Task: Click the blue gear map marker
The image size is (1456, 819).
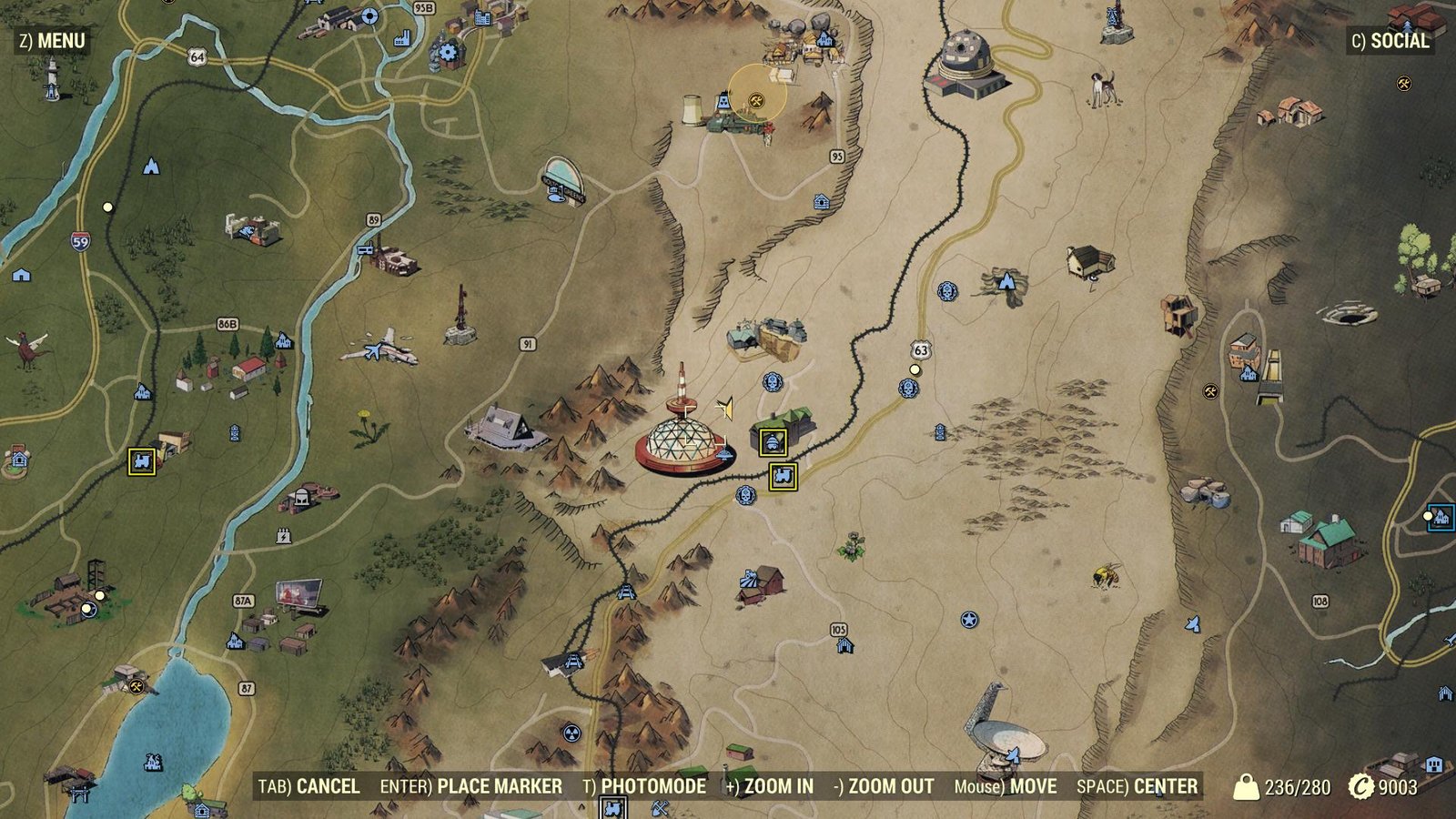Action: point(447,52)
